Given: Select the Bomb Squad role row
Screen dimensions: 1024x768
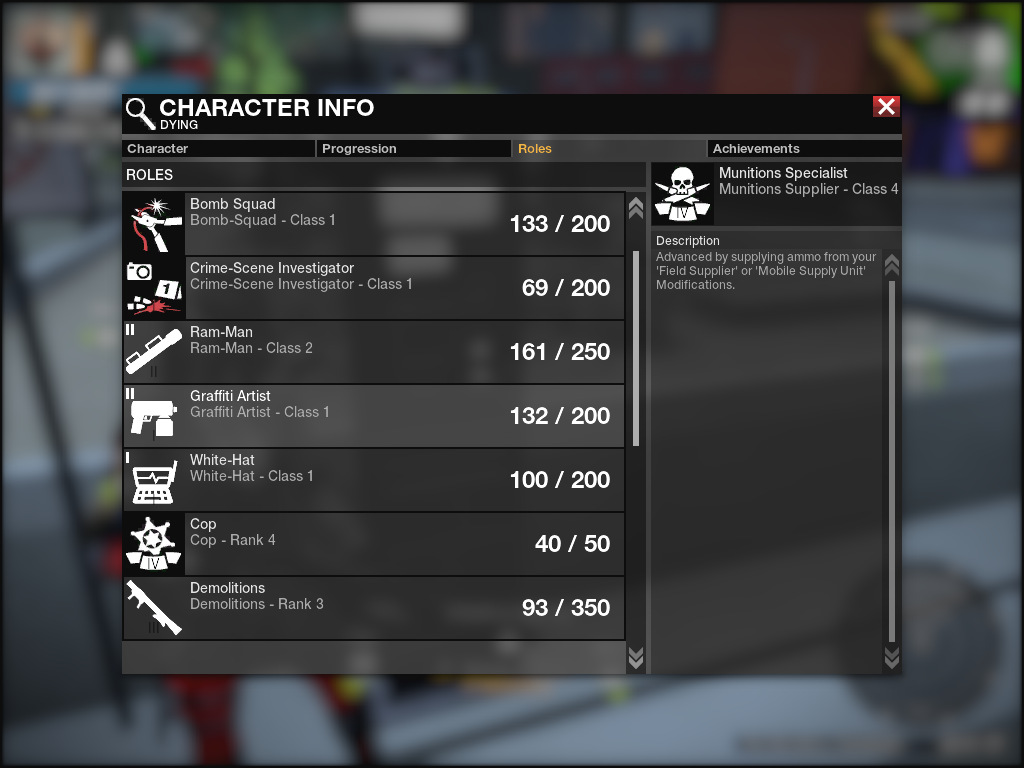Looking at the screenshot, I should pos(374,224).
